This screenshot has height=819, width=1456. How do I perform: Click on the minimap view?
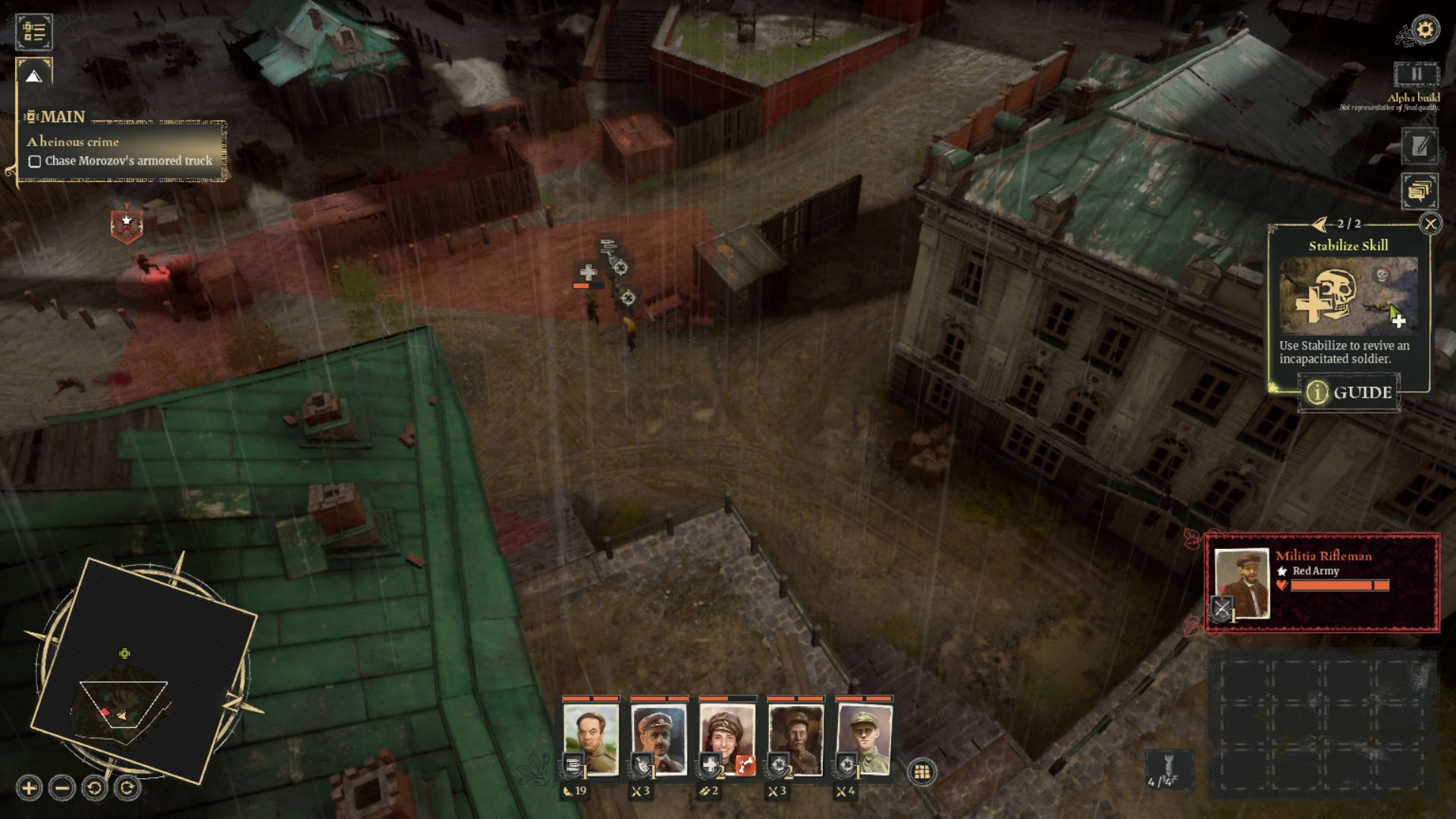[144, 669]
